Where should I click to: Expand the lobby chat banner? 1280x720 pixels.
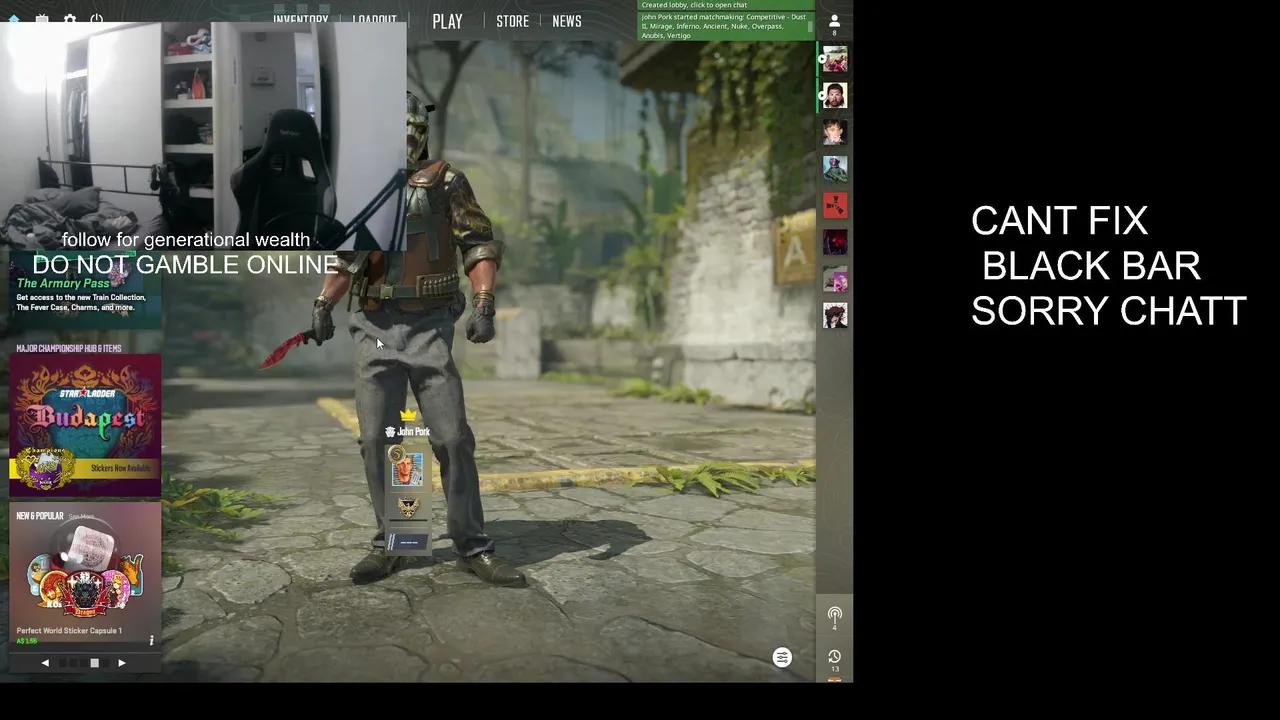coord(725,5)
